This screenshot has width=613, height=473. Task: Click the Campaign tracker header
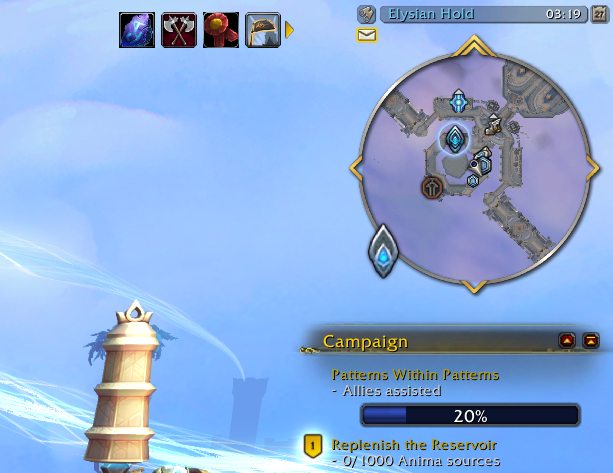(366, 342)
